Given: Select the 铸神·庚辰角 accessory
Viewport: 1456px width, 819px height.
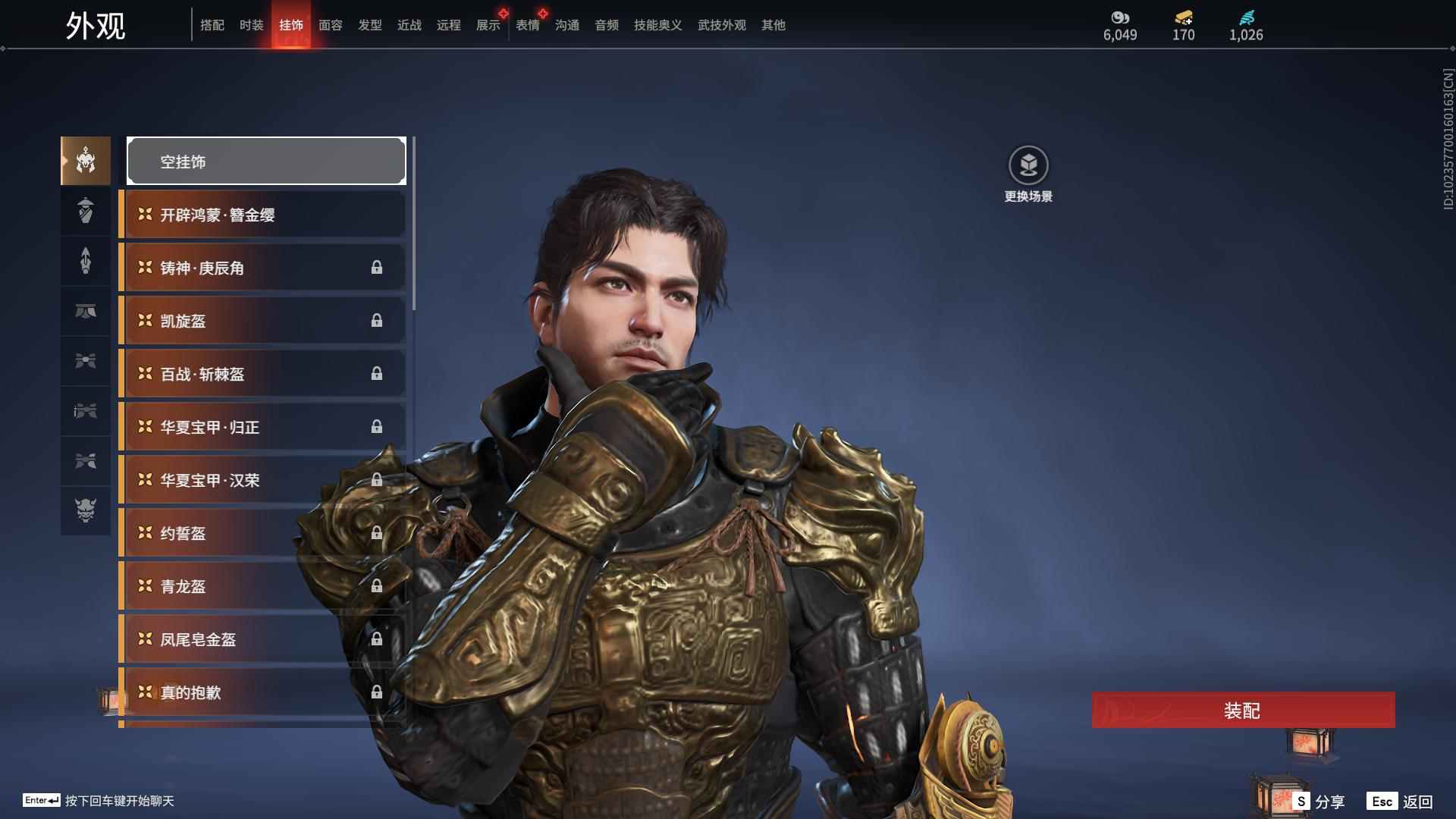Looking at the screenshot, I should (x=262, y=268).
